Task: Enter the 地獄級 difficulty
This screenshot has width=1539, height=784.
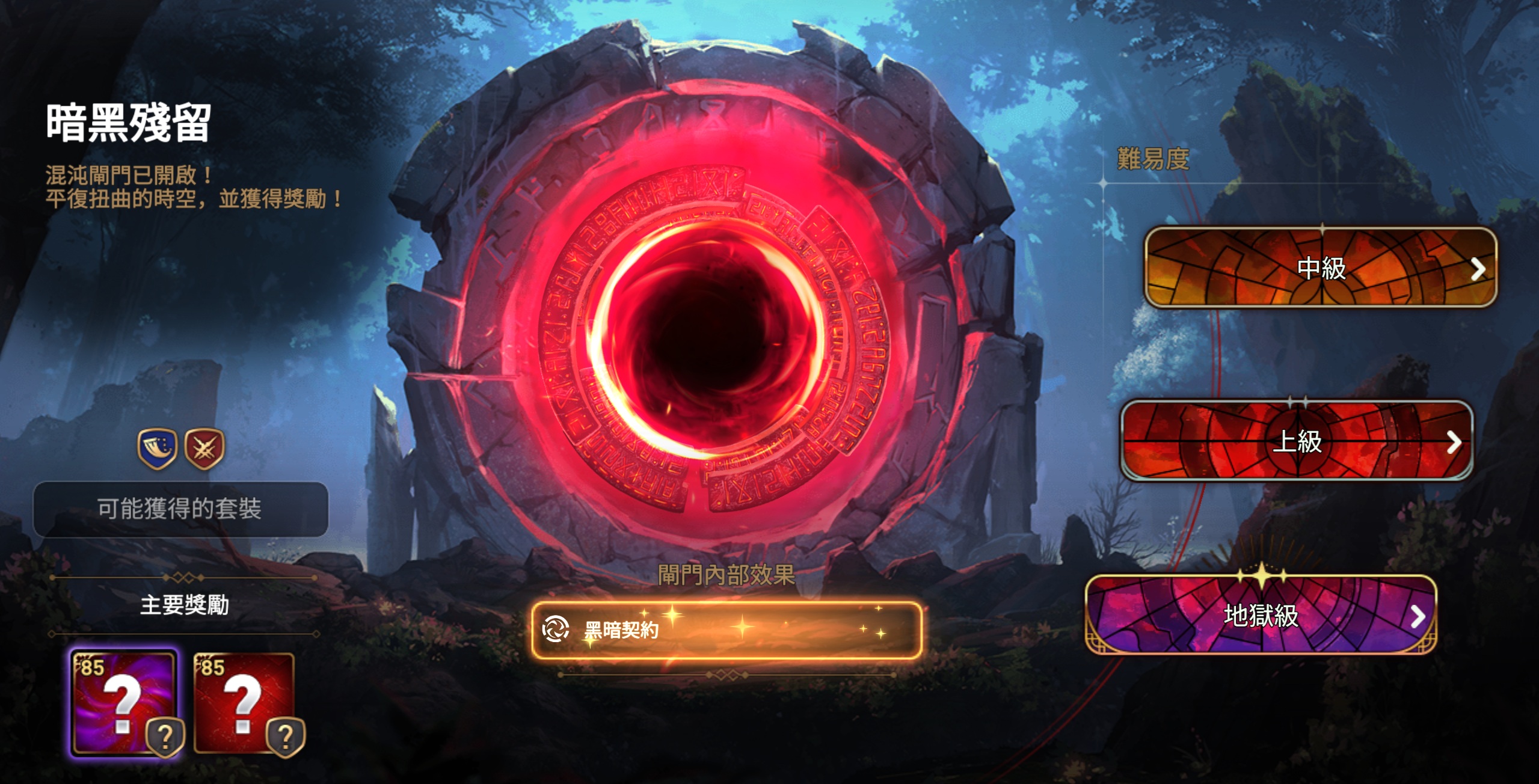Action: (1261, 615)
